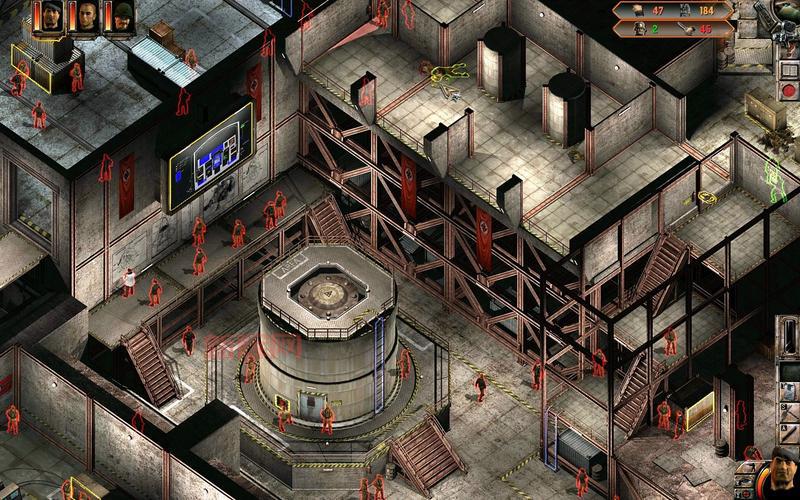Select the bald commando portrait
Image resolution: width=800 pixels, height=500 pixels.
86,17
